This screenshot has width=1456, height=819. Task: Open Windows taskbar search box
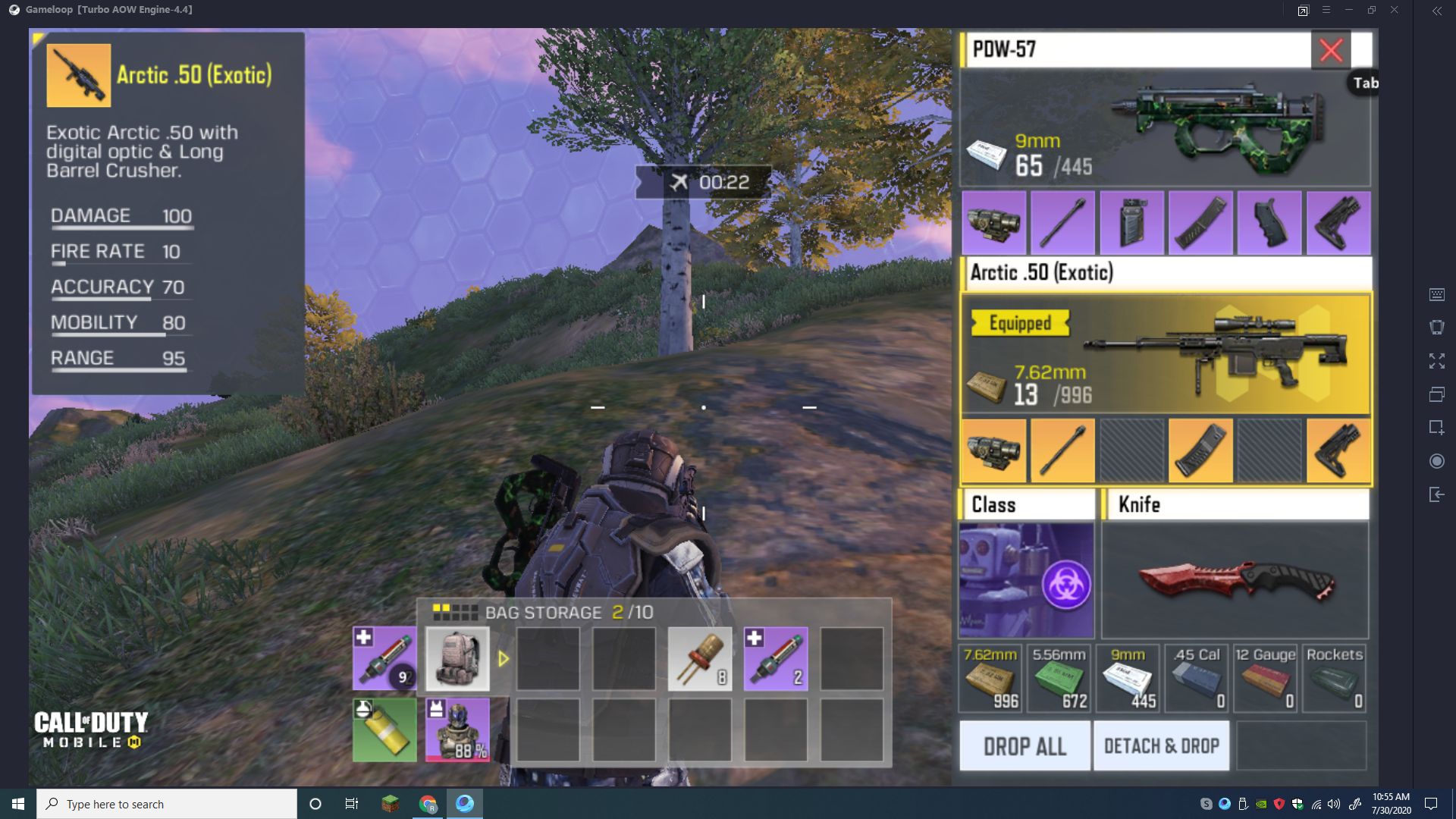click(x=167, y=804)
